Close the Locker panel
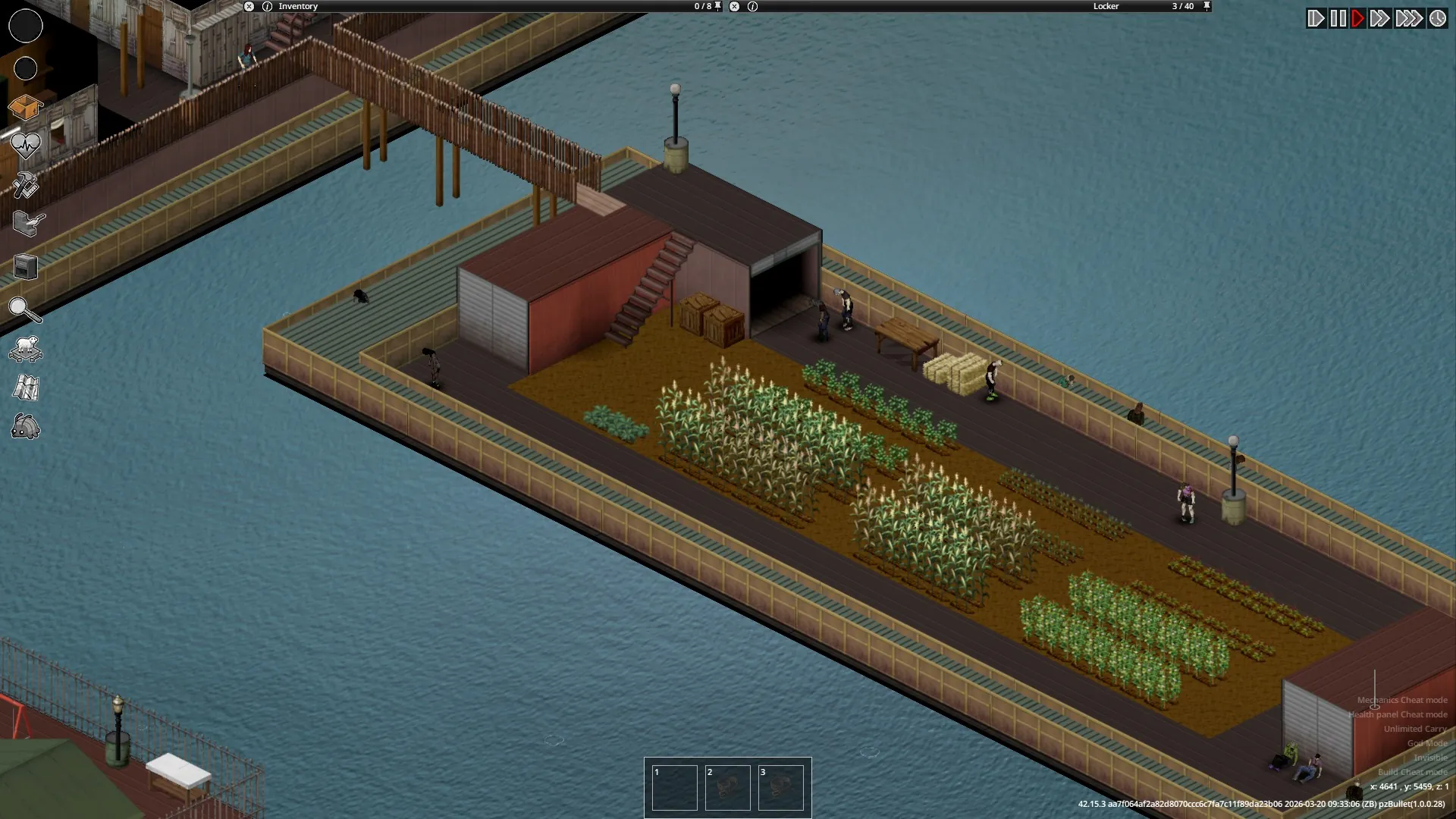 734,6
